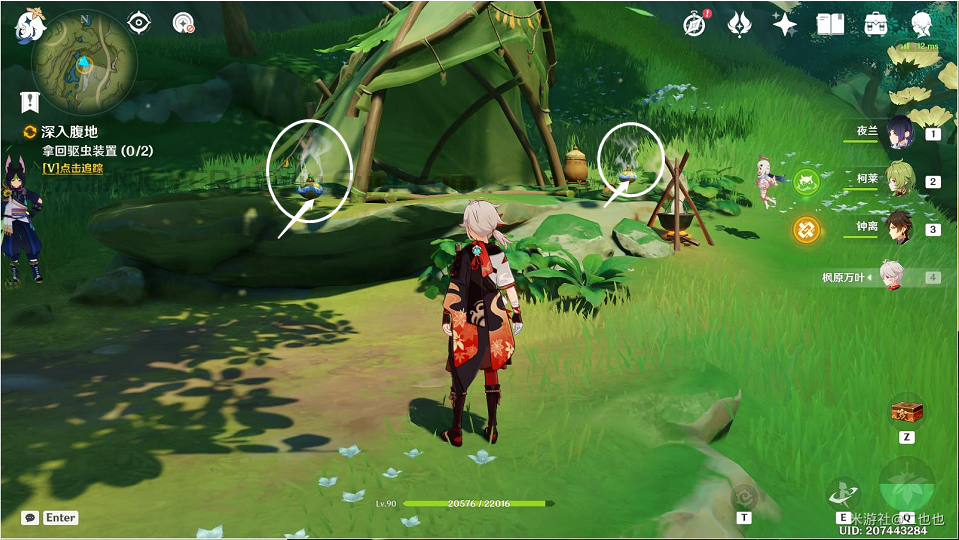Open the wish star icon
The width and height of the screenshot is (959, 540).
[x=785, y=24]
